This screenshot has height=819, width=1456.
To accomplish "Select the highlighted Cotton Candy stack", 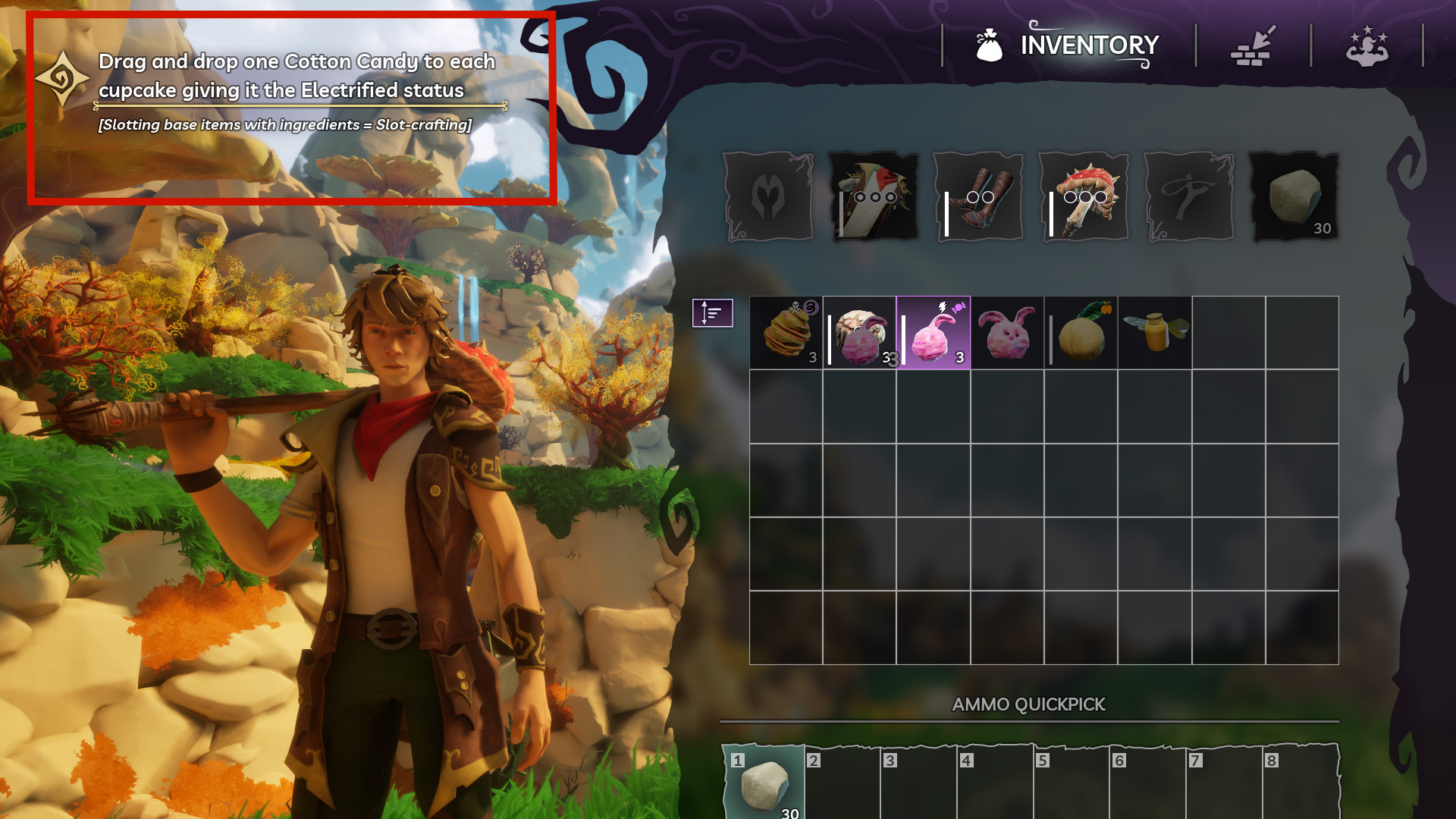I will (934, 333).
